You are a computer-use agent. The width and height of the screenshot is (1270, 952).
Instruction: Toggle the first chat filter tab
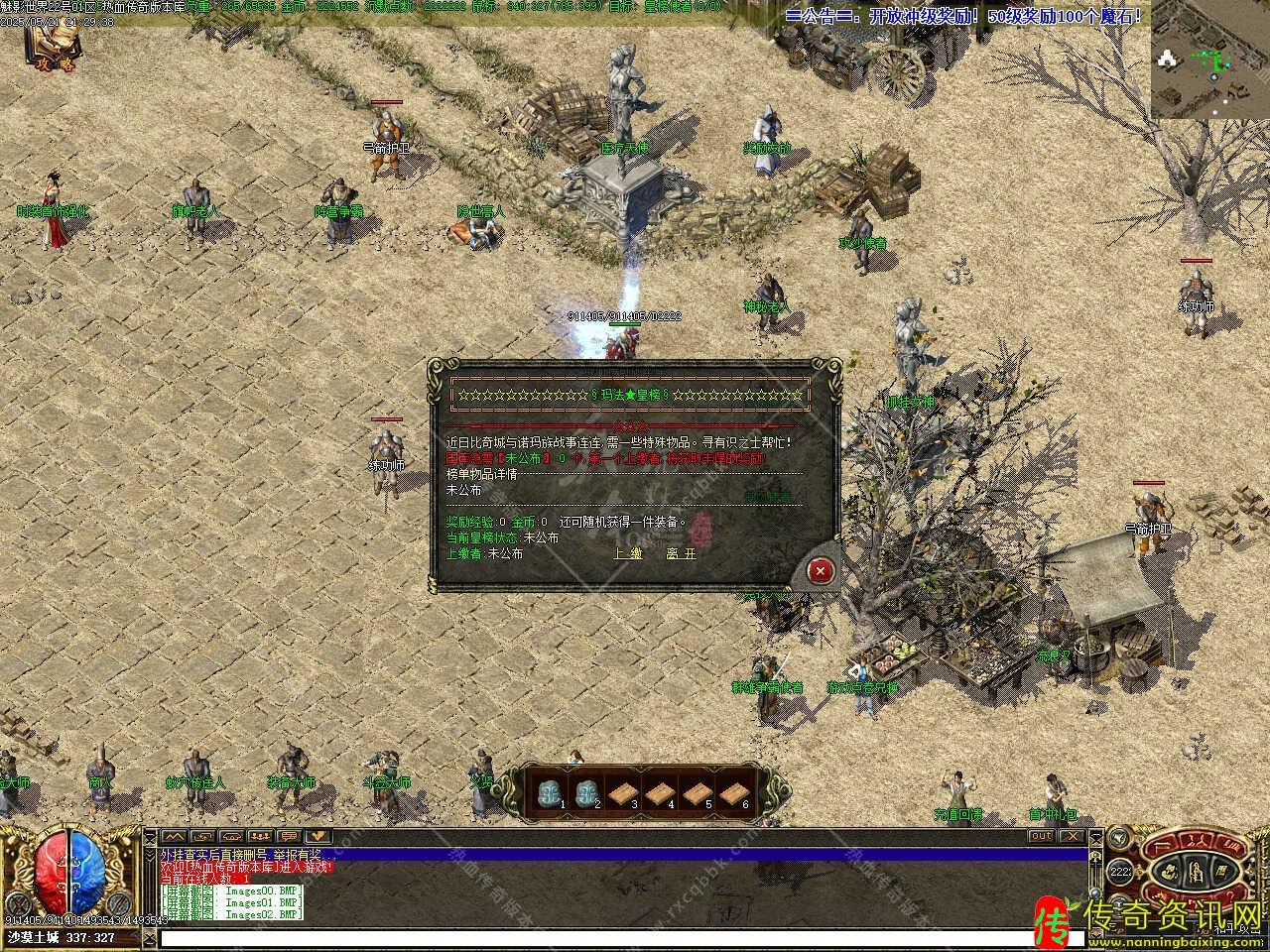(173, 836)
